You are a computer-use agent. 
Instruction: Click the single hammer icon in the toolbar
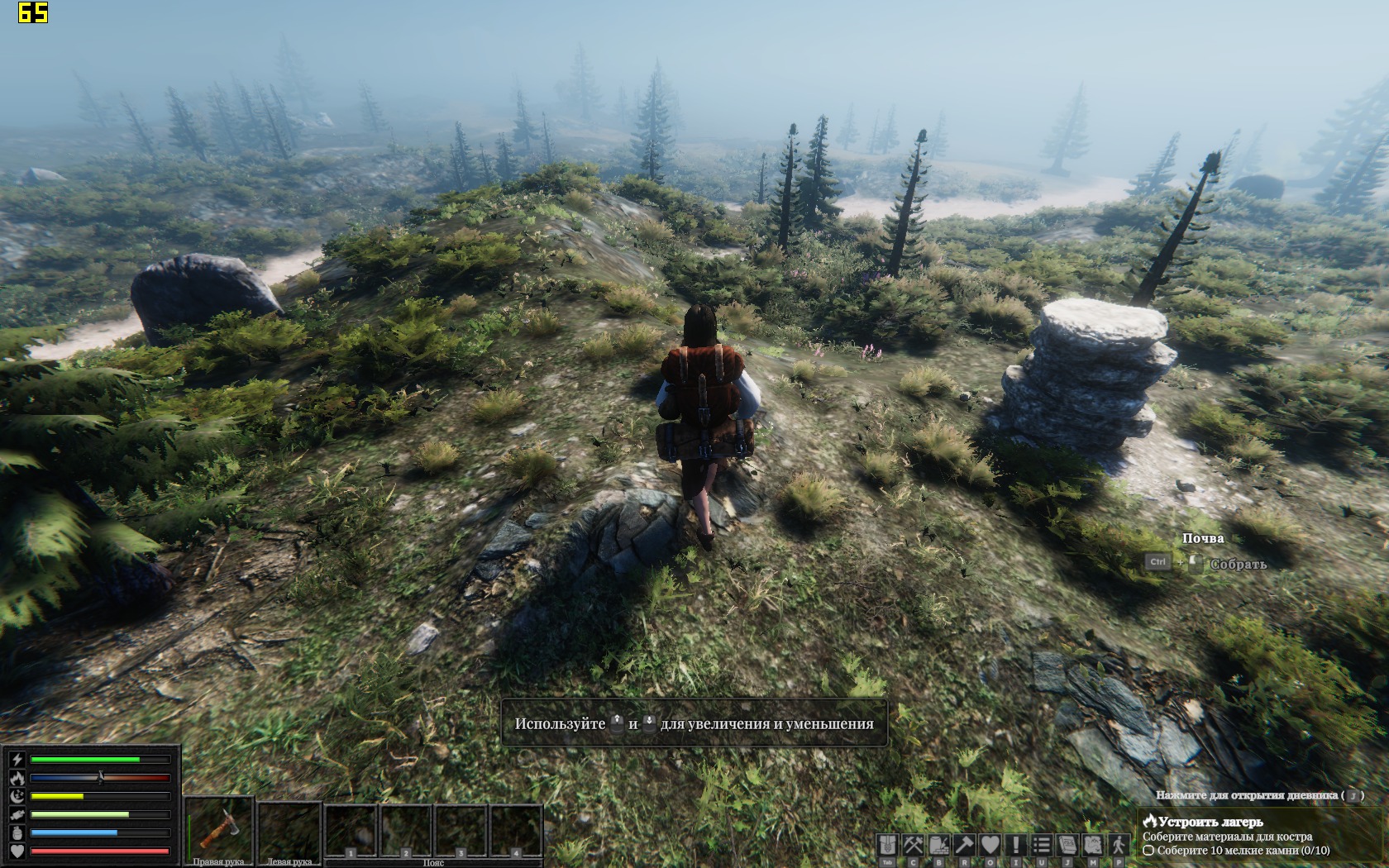(x=965, y=845)
